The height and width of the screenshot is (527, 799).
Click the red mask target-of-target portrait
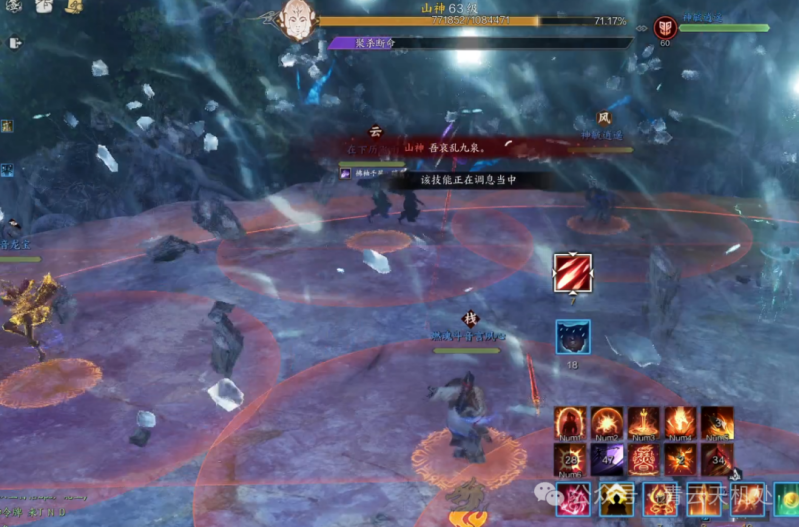pyautogui.click(x=666, y=27)
